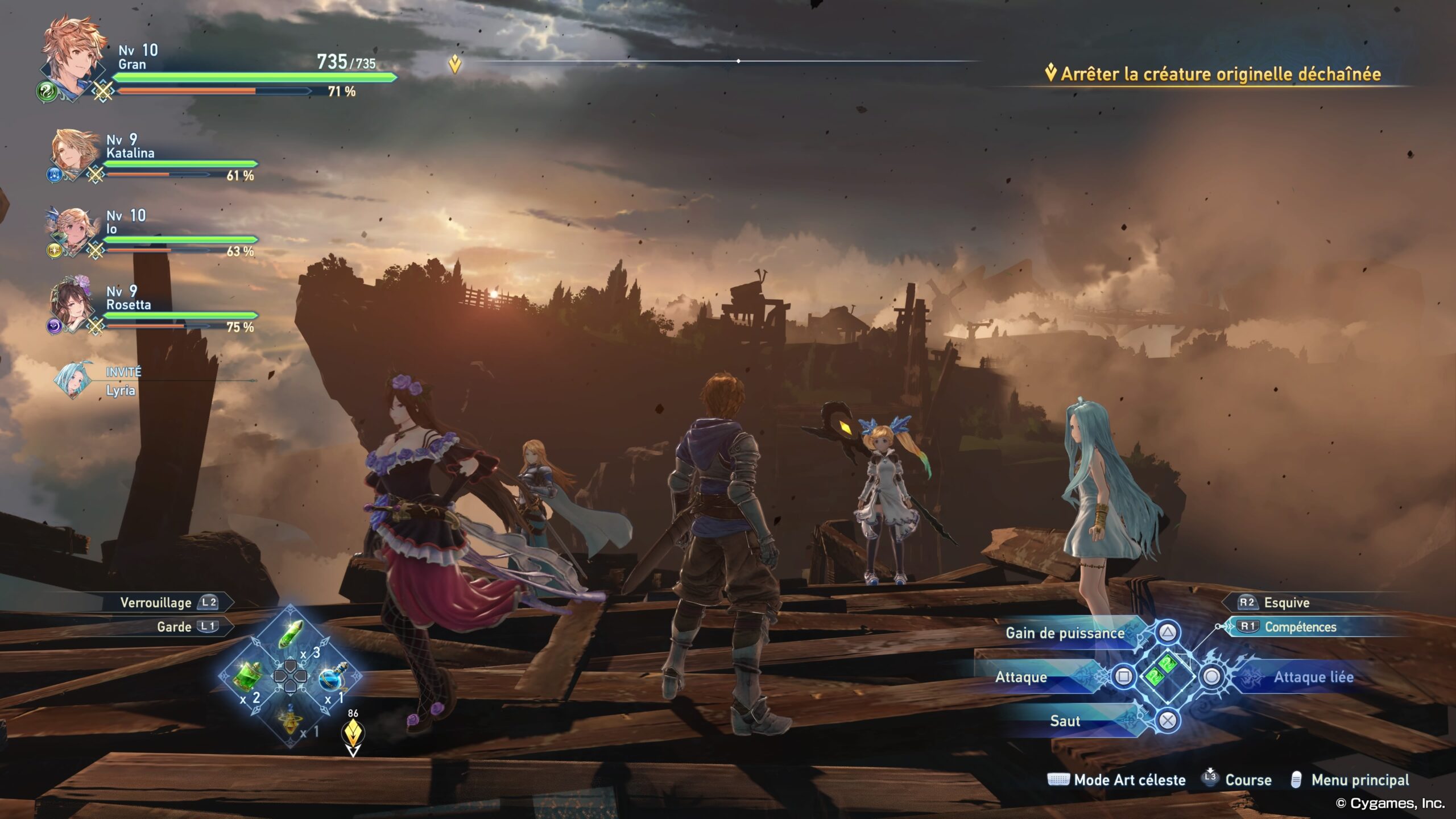
Task: Enable Garde guard stance
Action: [181, 626]
